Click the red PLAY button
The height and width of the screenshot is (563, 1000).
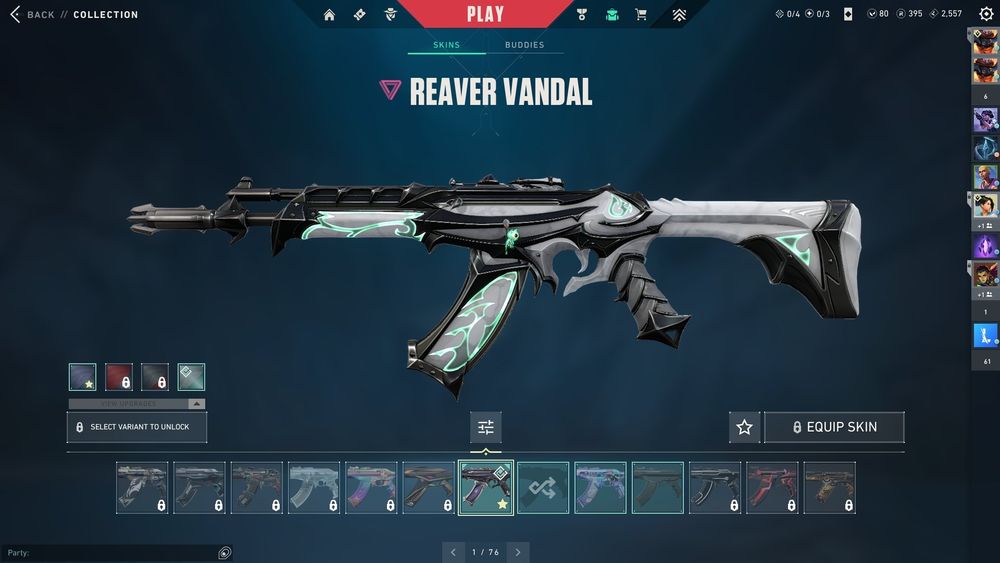click(x=485, y=14)
